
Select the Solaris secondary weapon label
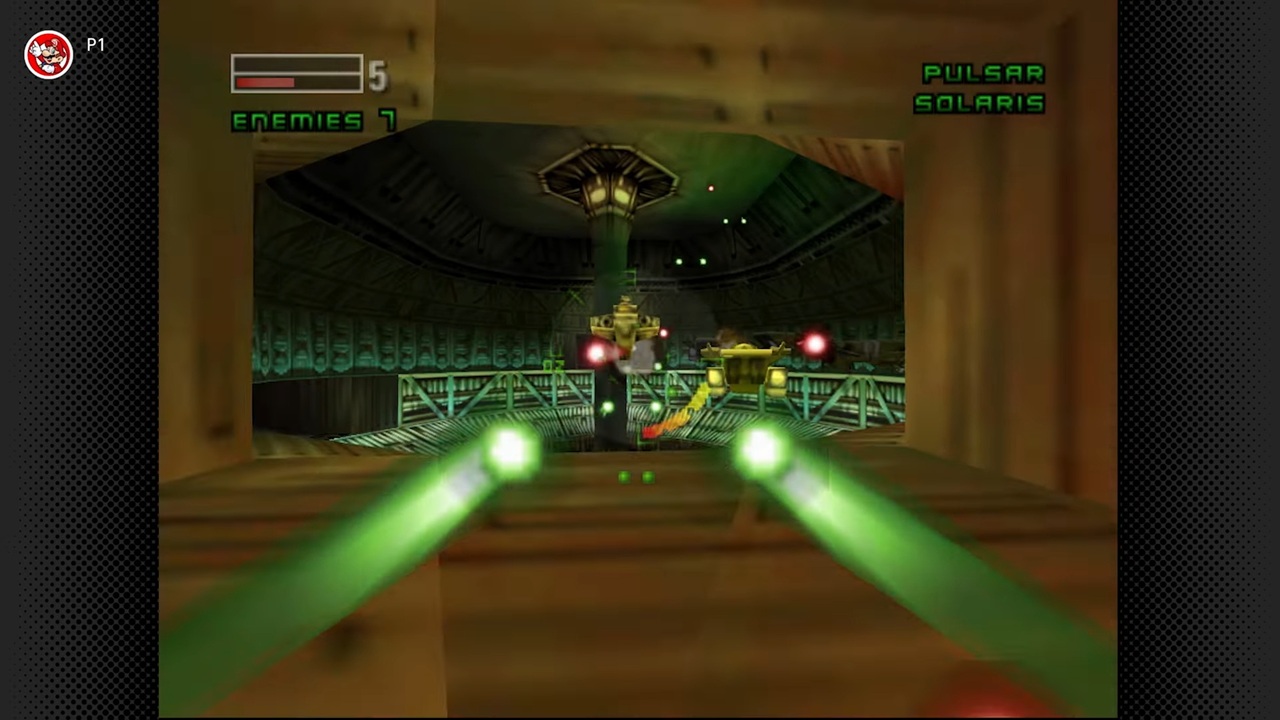click(979, 103)
